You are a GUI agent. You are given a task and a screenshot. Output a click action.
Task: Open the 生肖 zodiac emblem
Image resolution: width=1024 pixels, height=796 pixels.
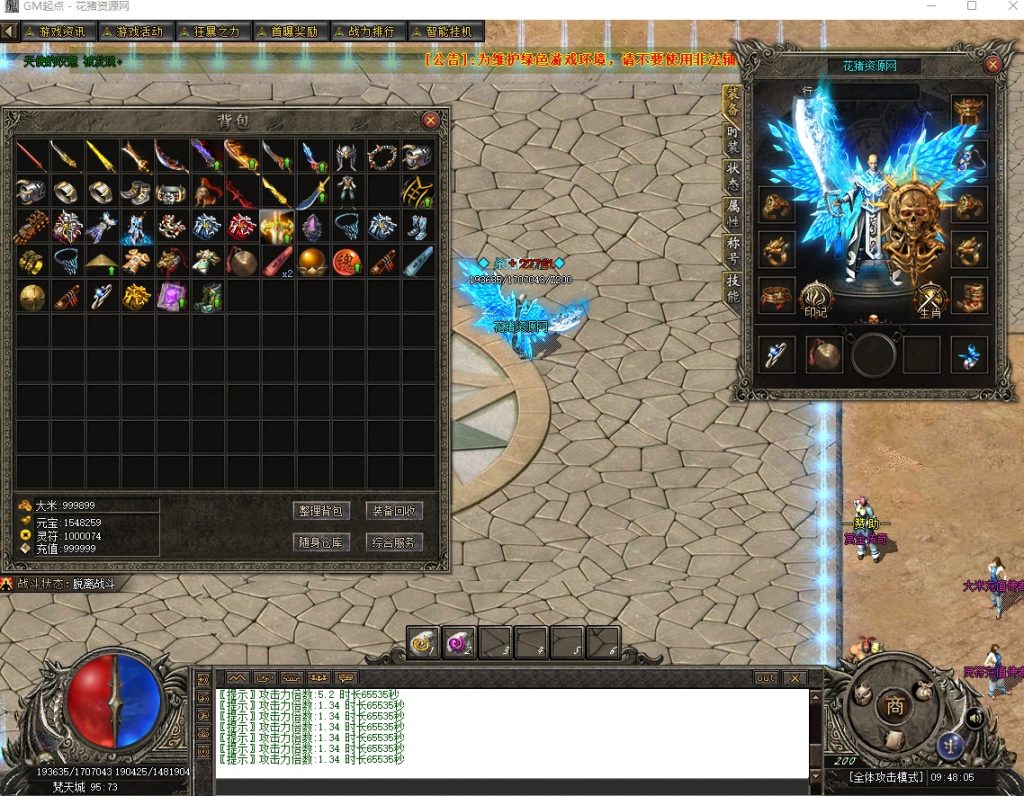(930, 299)
